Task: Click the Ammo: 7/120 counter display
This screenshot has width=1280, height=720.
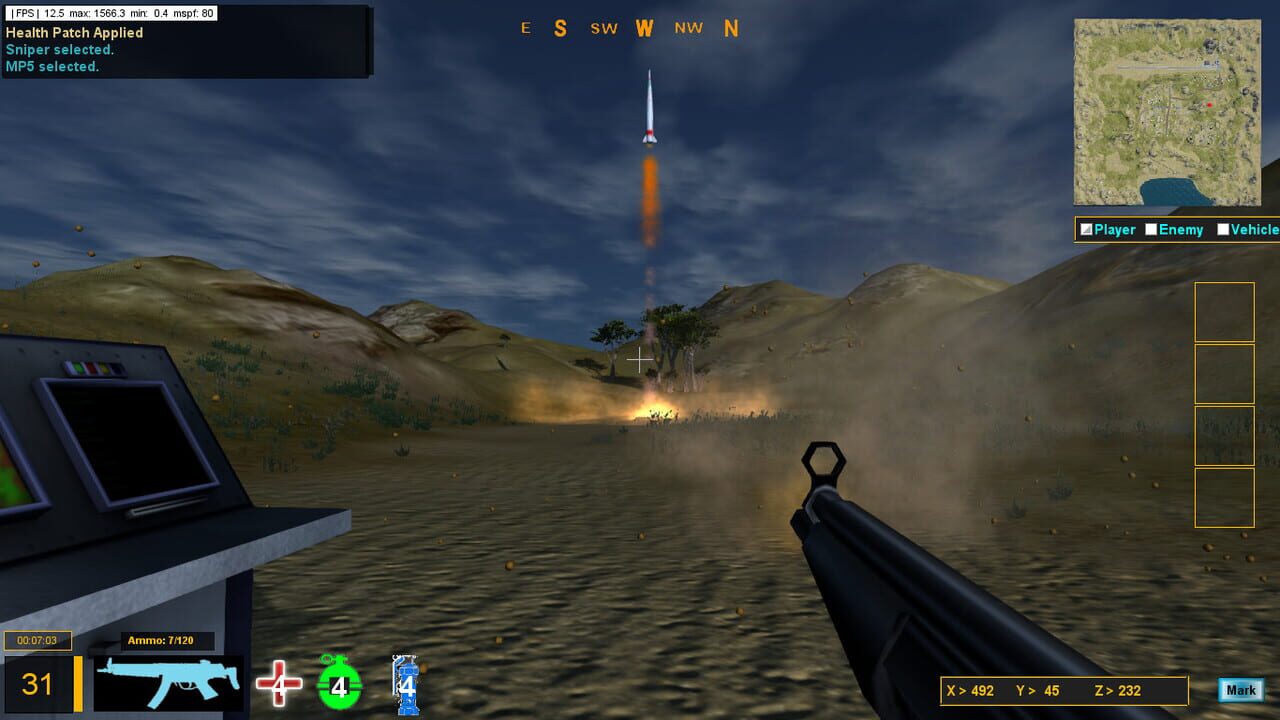Action: tap(163, 642)
